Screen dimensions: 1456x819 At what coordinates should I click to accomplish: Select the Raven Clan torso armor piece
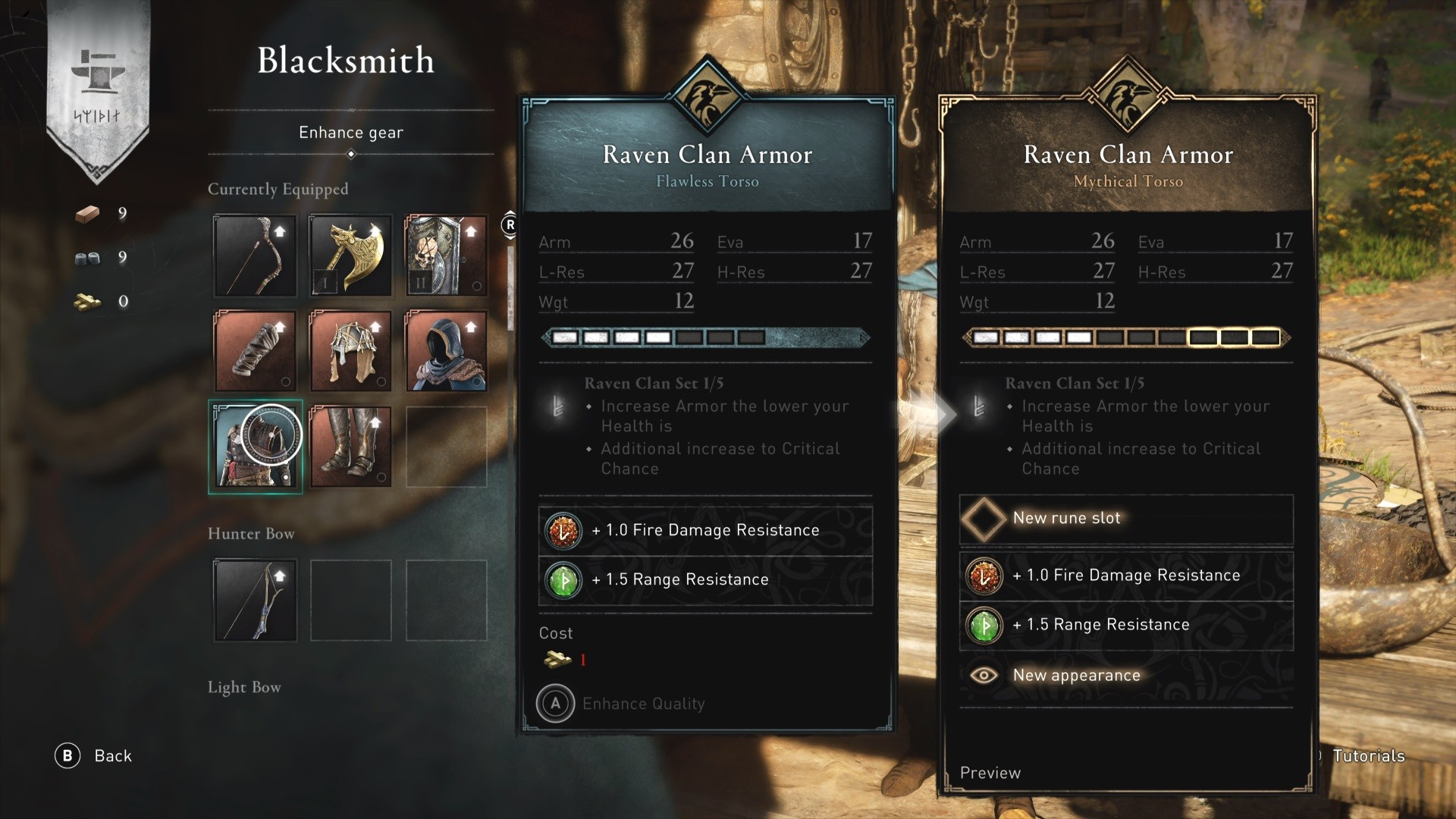tap(255, 447)
